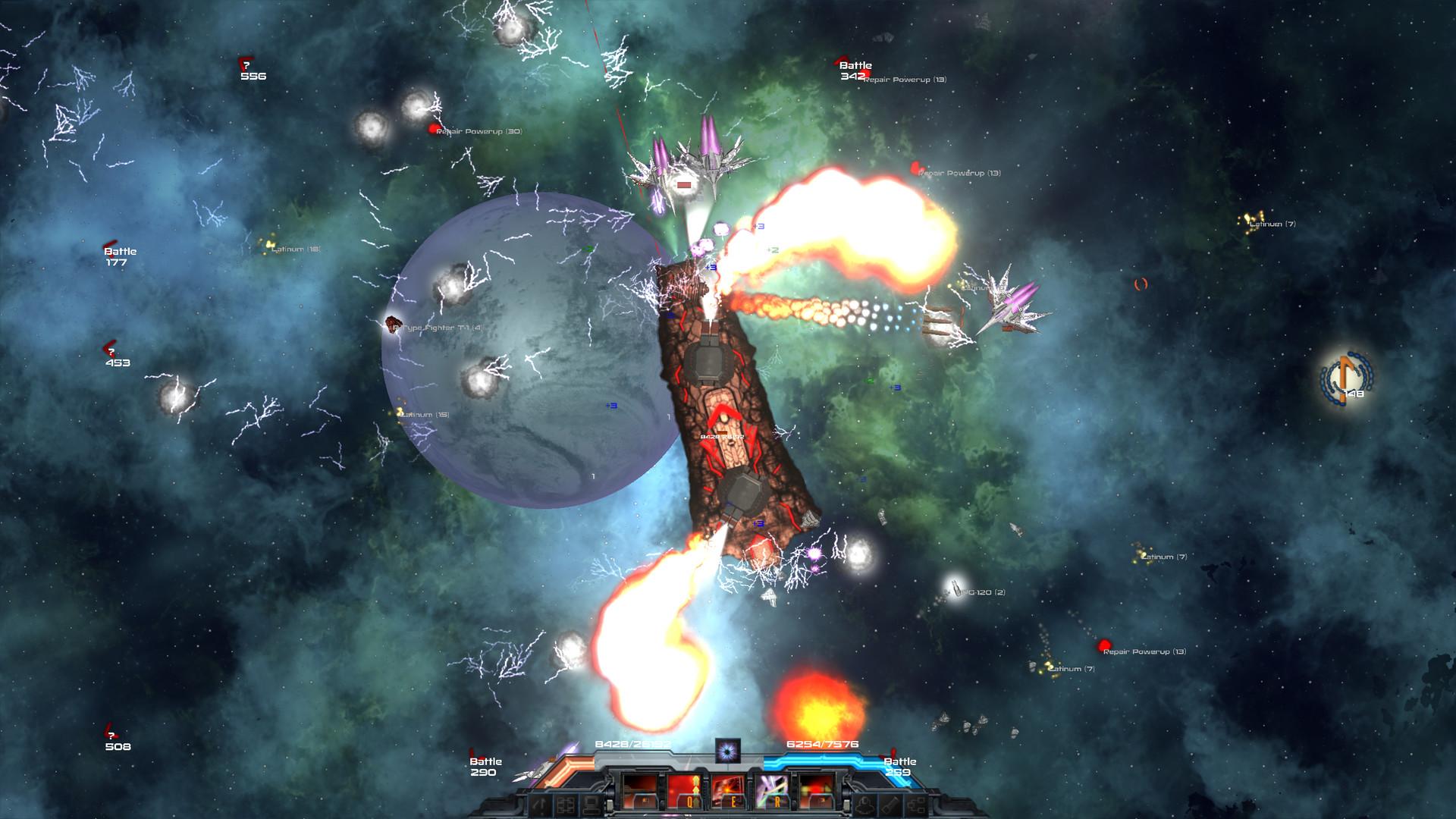Click the Repair Powerup (30) pickup label
This screenshot has height=819, width=1456.
480,131
